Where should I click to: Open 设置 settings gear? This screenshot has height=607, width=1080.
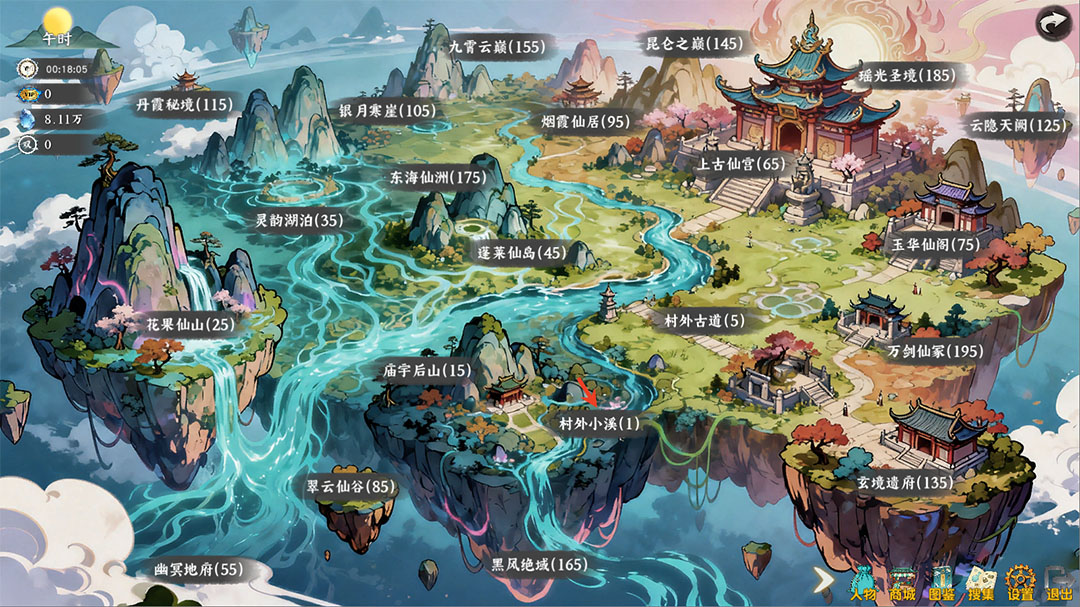point(1020,582)
